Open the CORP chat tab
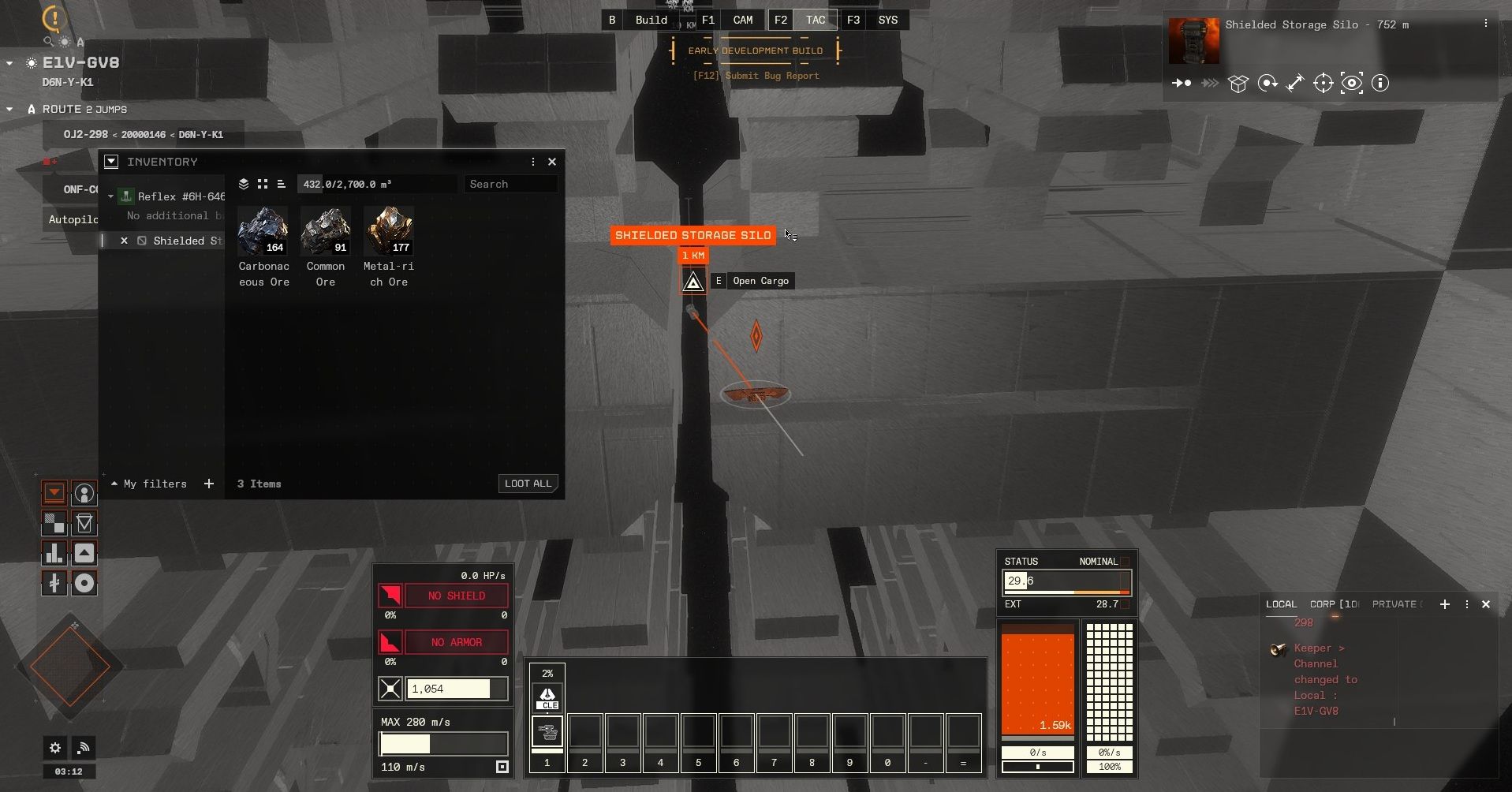Screen dimensions: 1512x792 (x=1334, y=604)
